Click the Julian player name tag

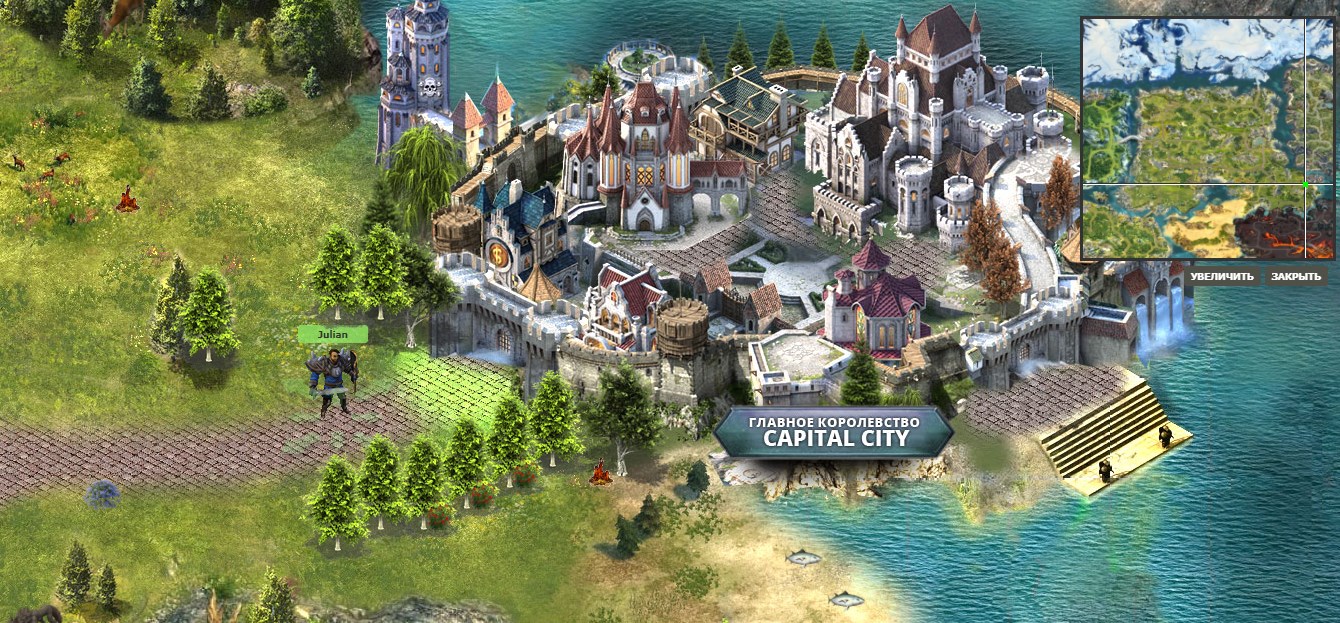[x=332, y=335]
